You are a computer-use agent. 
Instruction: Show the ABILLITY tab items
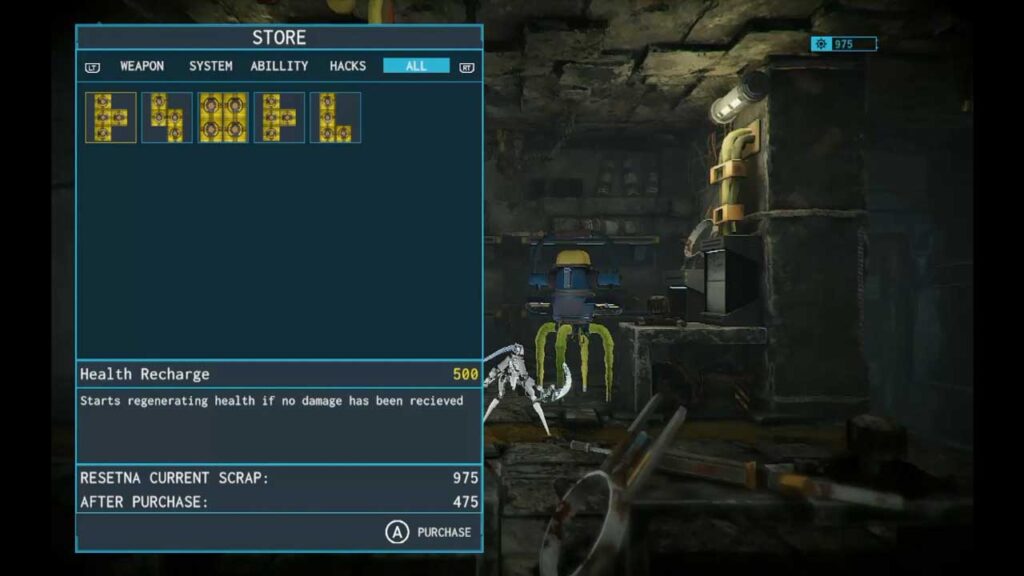point(279,66)
